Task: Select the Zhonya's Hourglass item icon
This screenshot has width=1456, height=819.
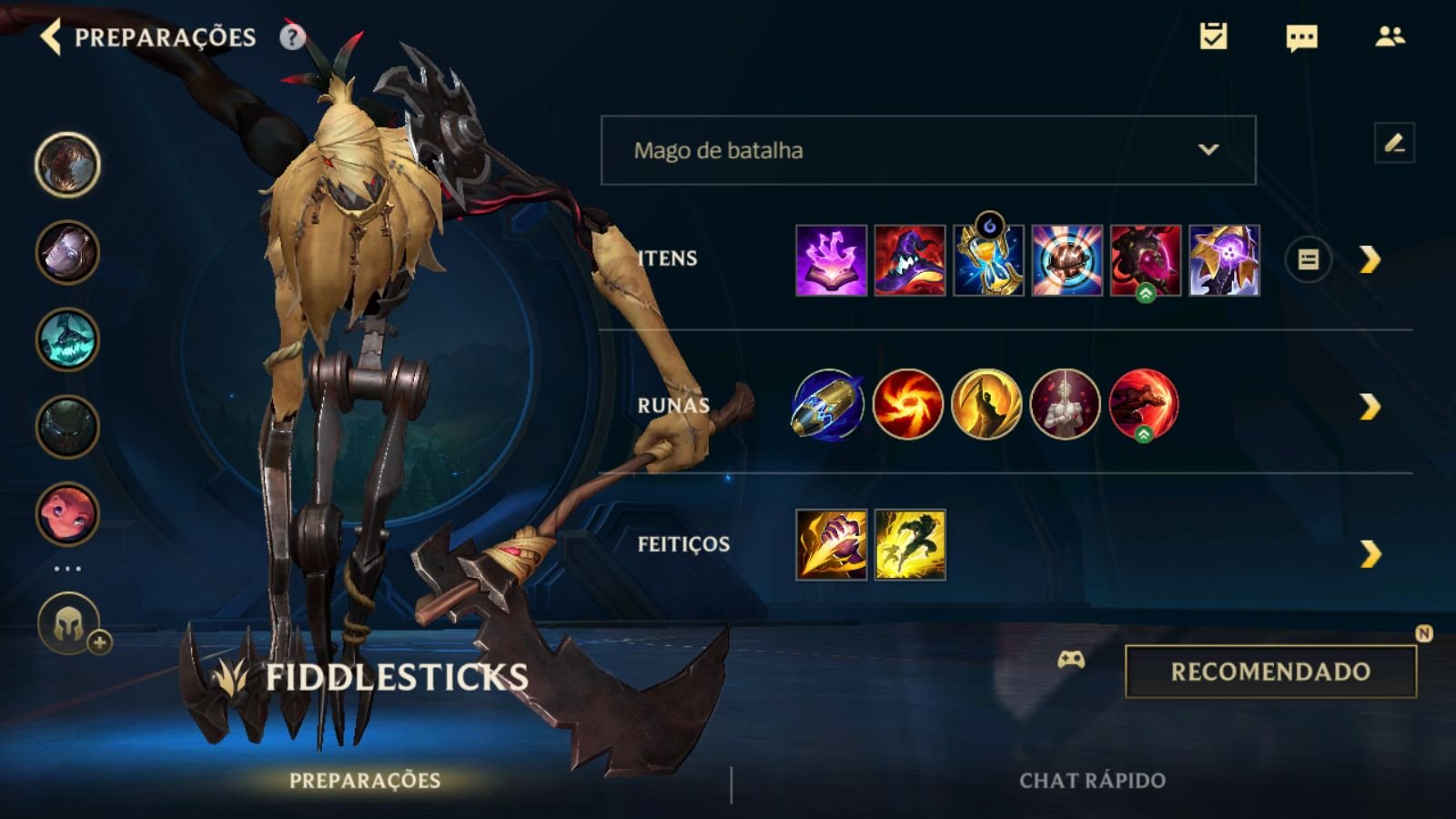Action: pyautogui.click(x=988, y=259)
